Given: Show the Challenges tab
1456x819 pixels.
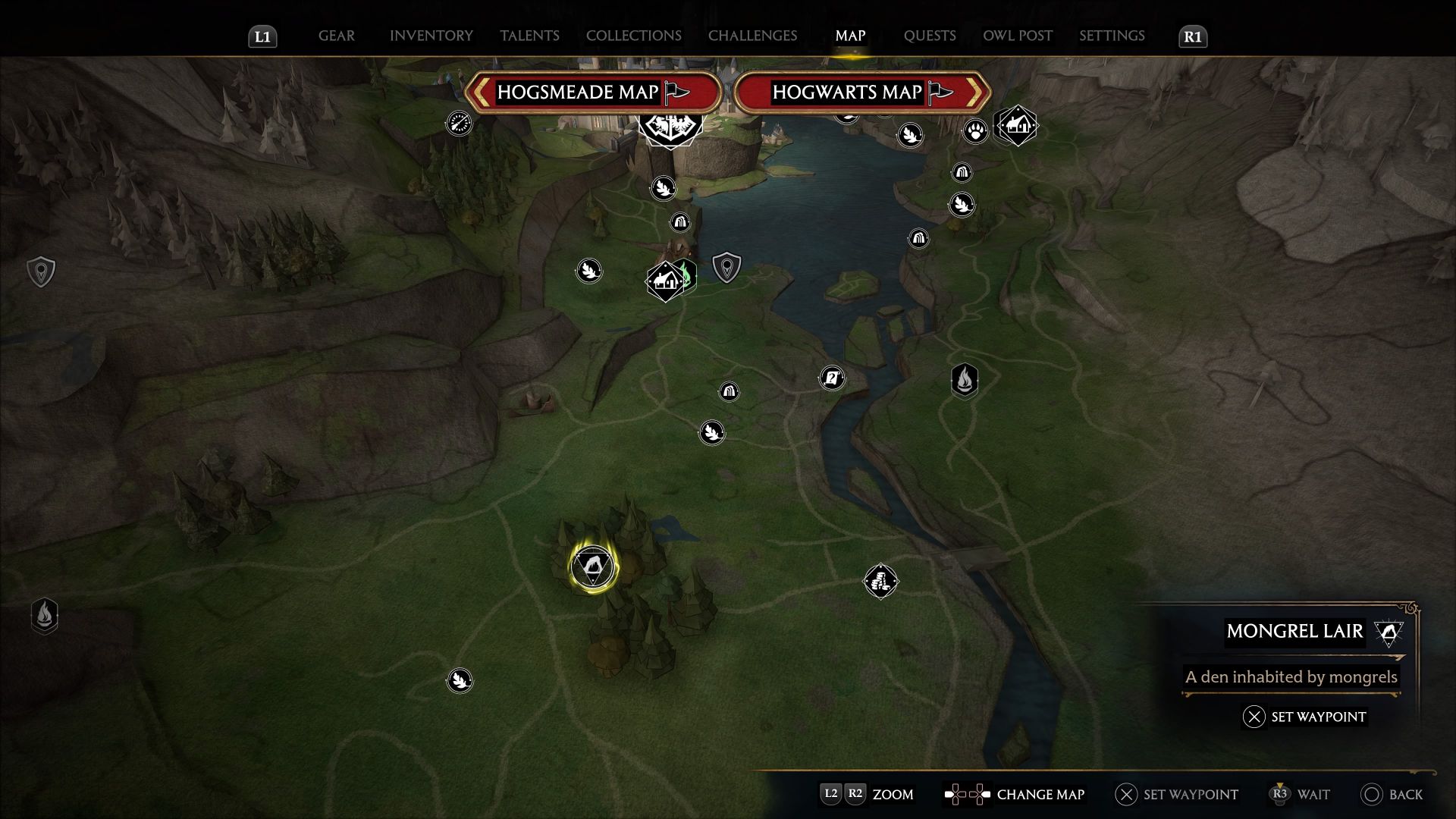Looking at the screenshot, I should [x=752, y=36].
